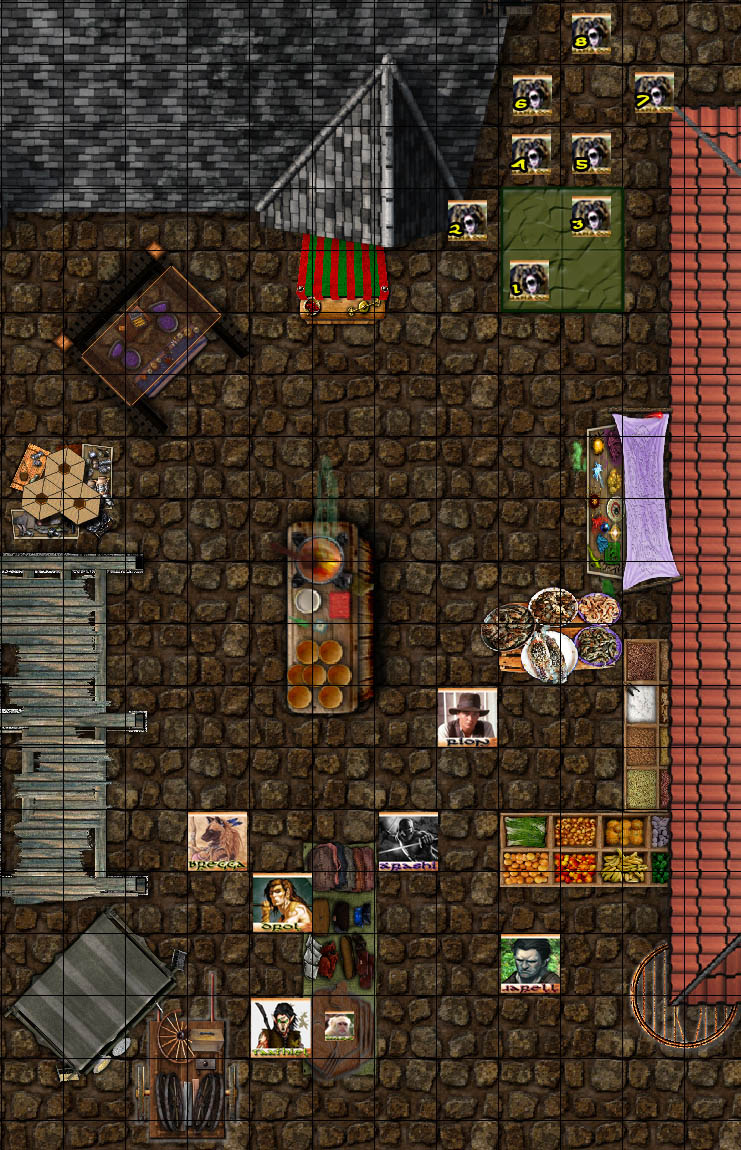
Task: Pick the Jarell token
Action: pos(530,964)
